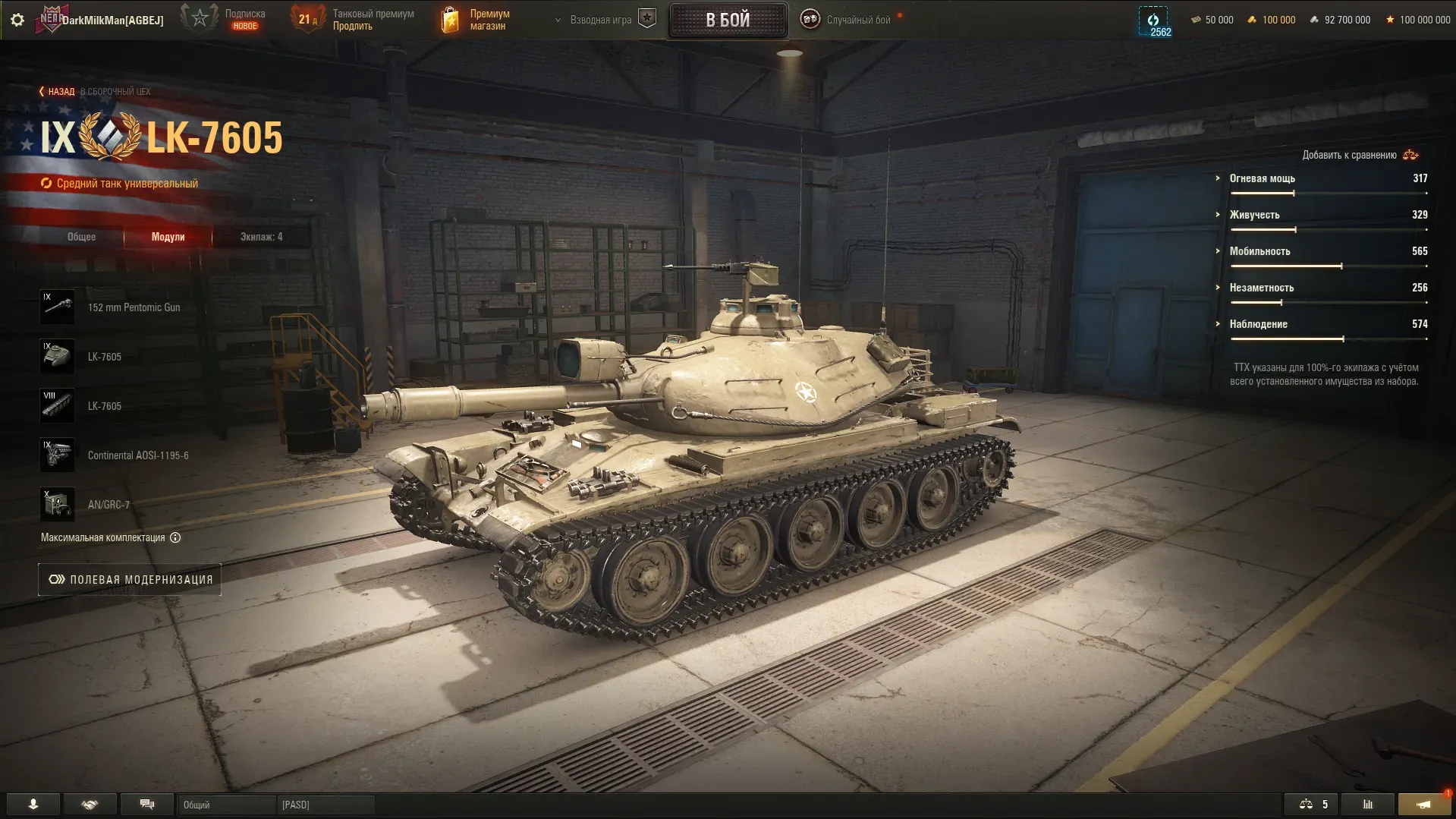Screen dimensions: 1456x819
Task: Show info for Максимальная комплектация
Action: coord(175,537)
